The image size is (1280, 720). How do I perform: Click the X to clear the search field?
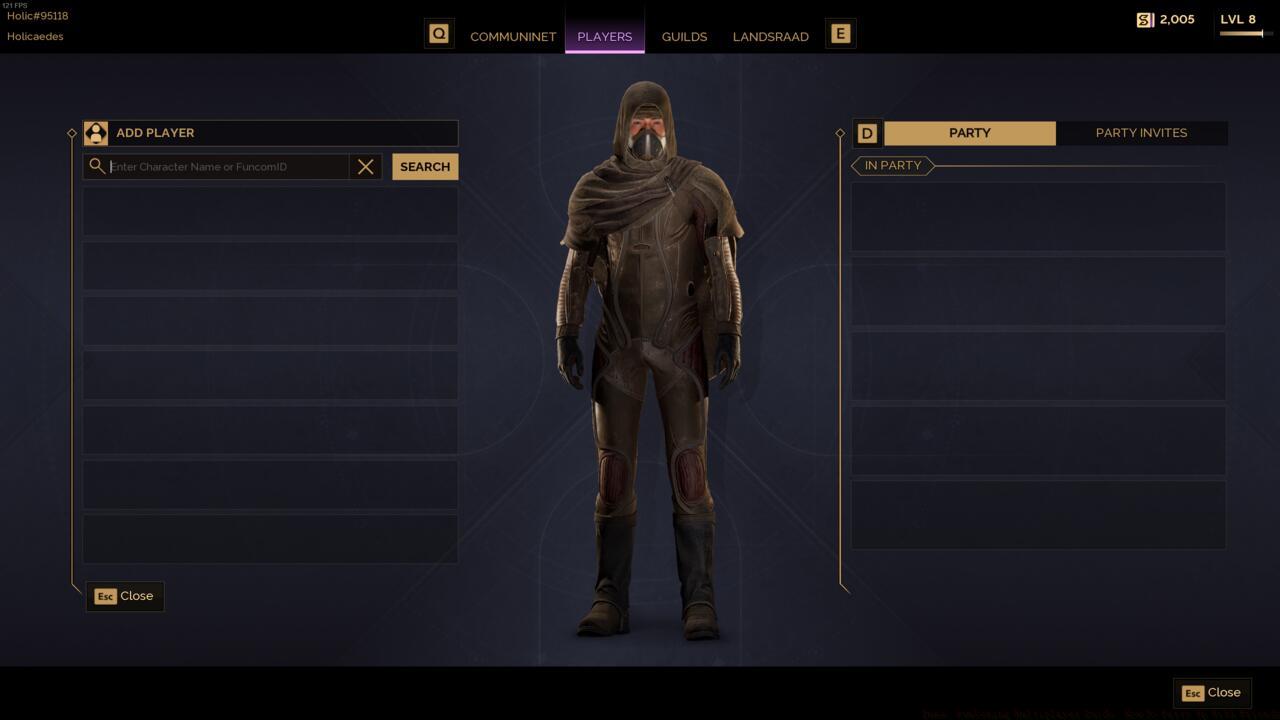365,166
